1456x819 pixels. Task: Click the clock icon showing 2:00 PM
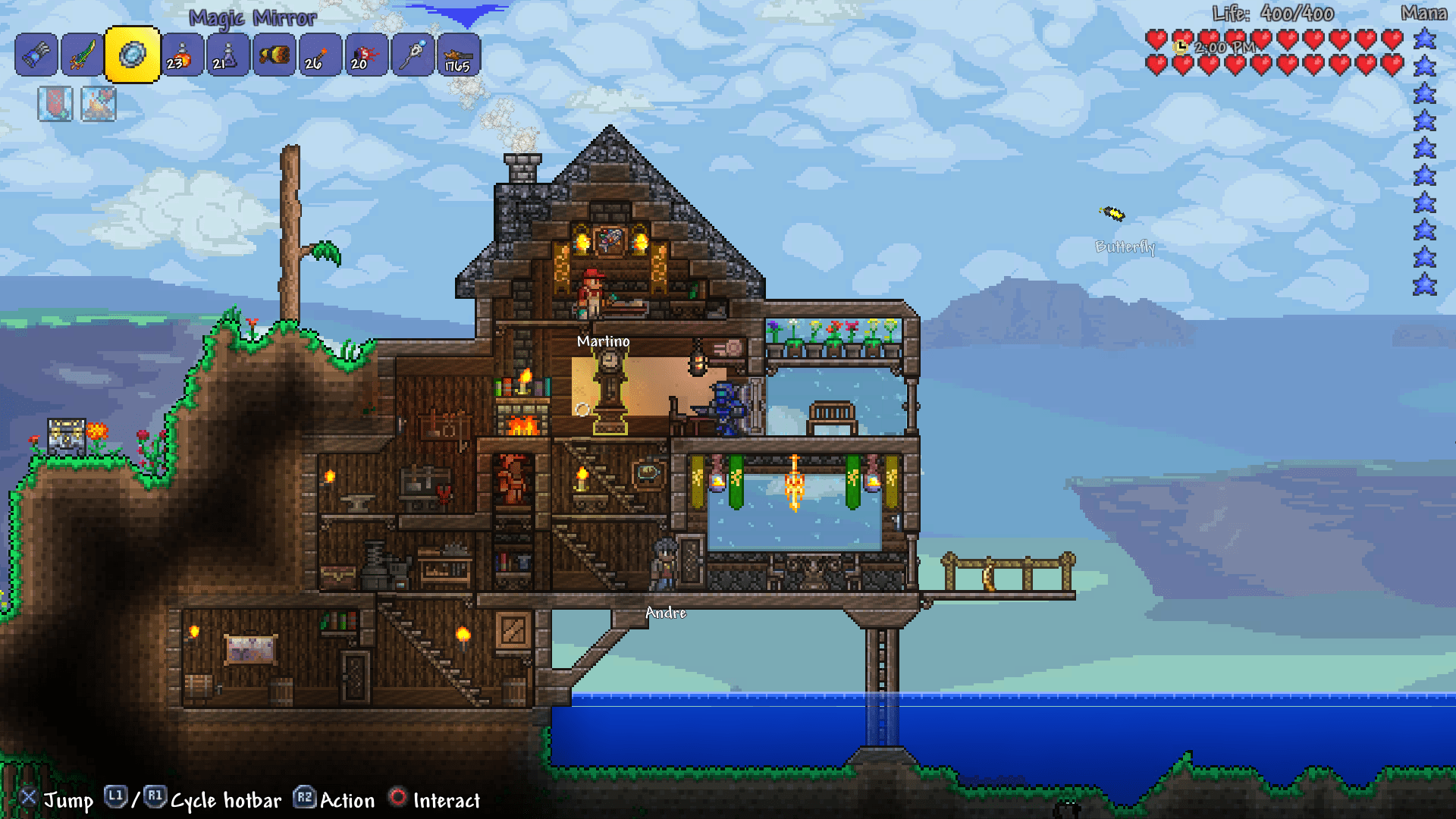click(x=1181, y=48)
